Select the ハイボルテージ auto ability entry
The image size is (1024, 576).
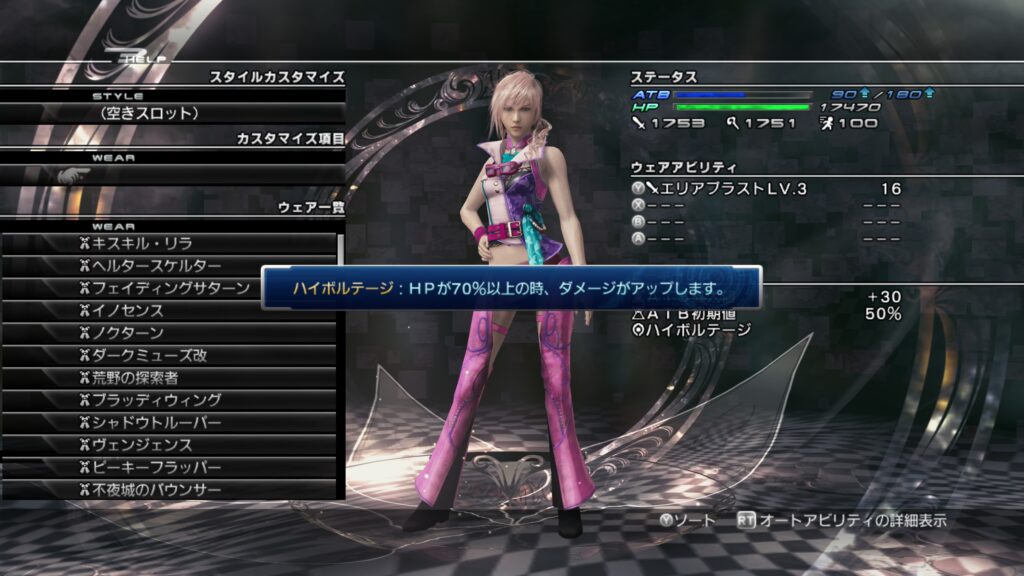click(x=700, y=330)
